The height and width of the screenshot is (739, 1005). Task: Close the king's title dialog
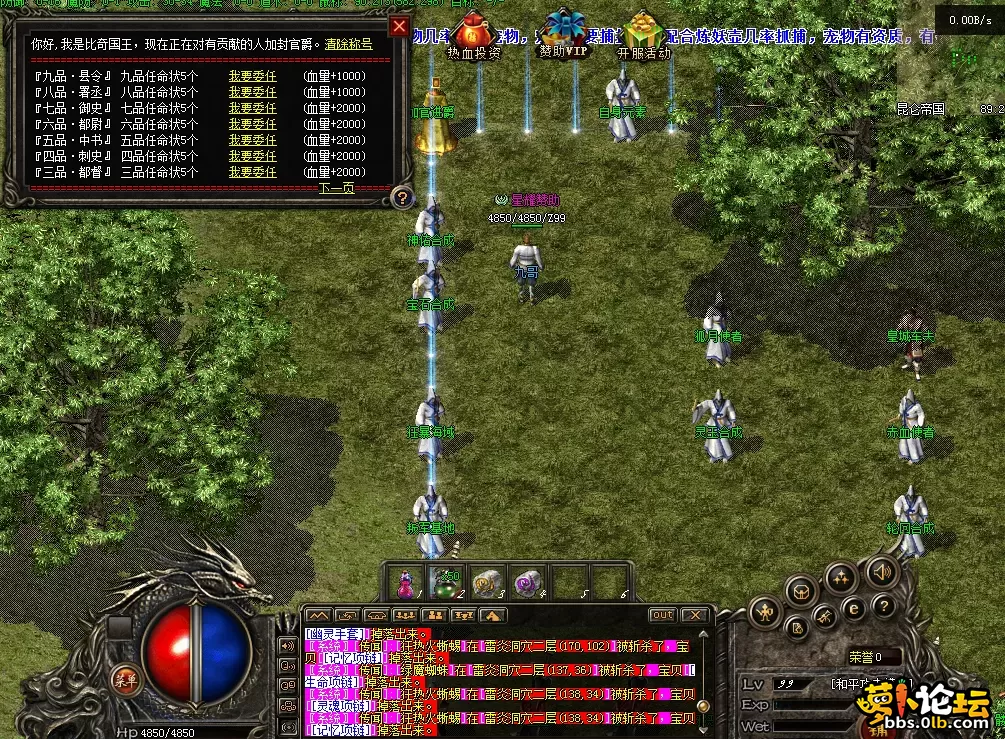pyautogui.click(x=399, y=26)
